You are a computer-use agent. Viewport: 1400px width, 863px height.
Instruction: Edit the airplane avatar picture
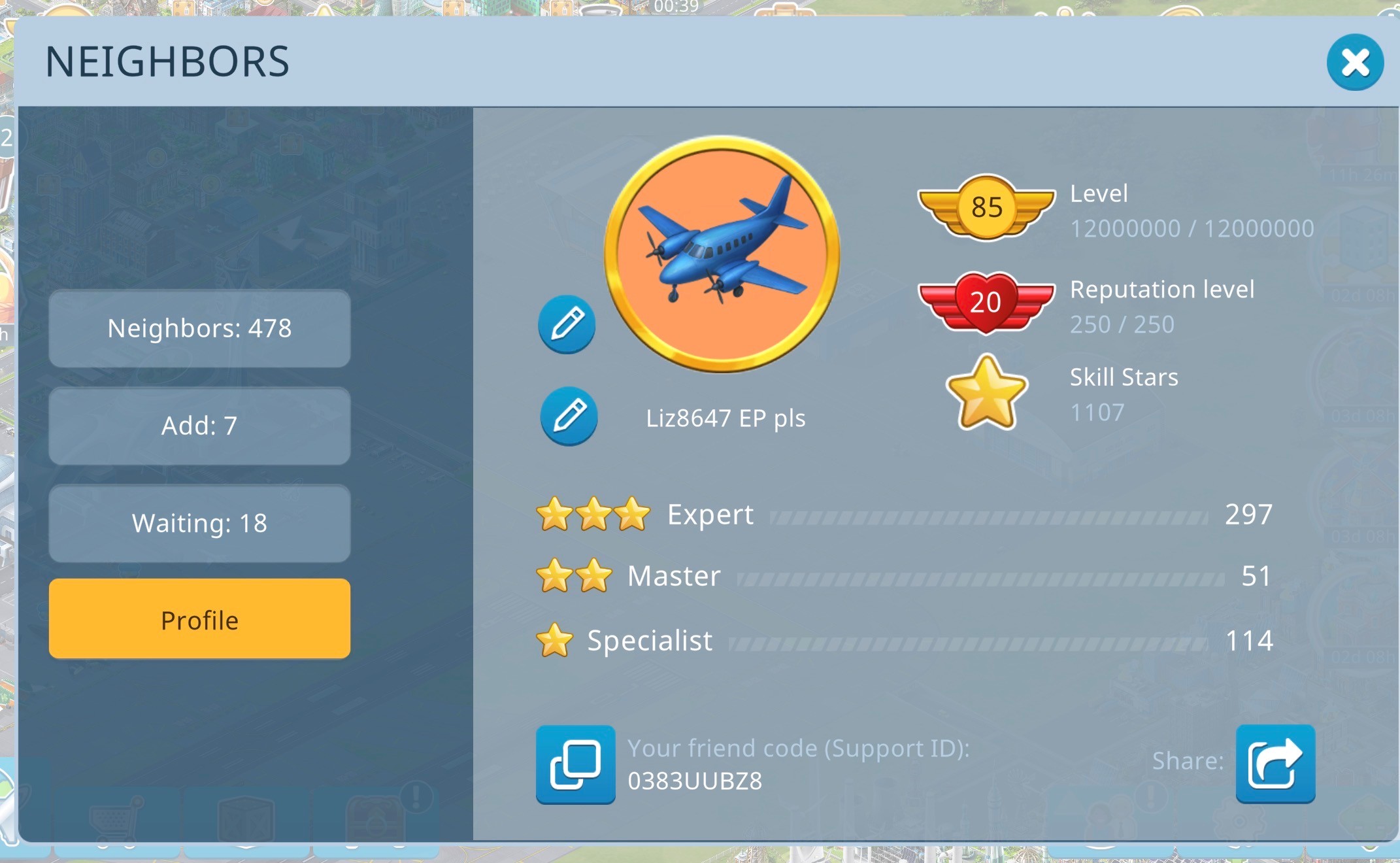click(567, 324)
